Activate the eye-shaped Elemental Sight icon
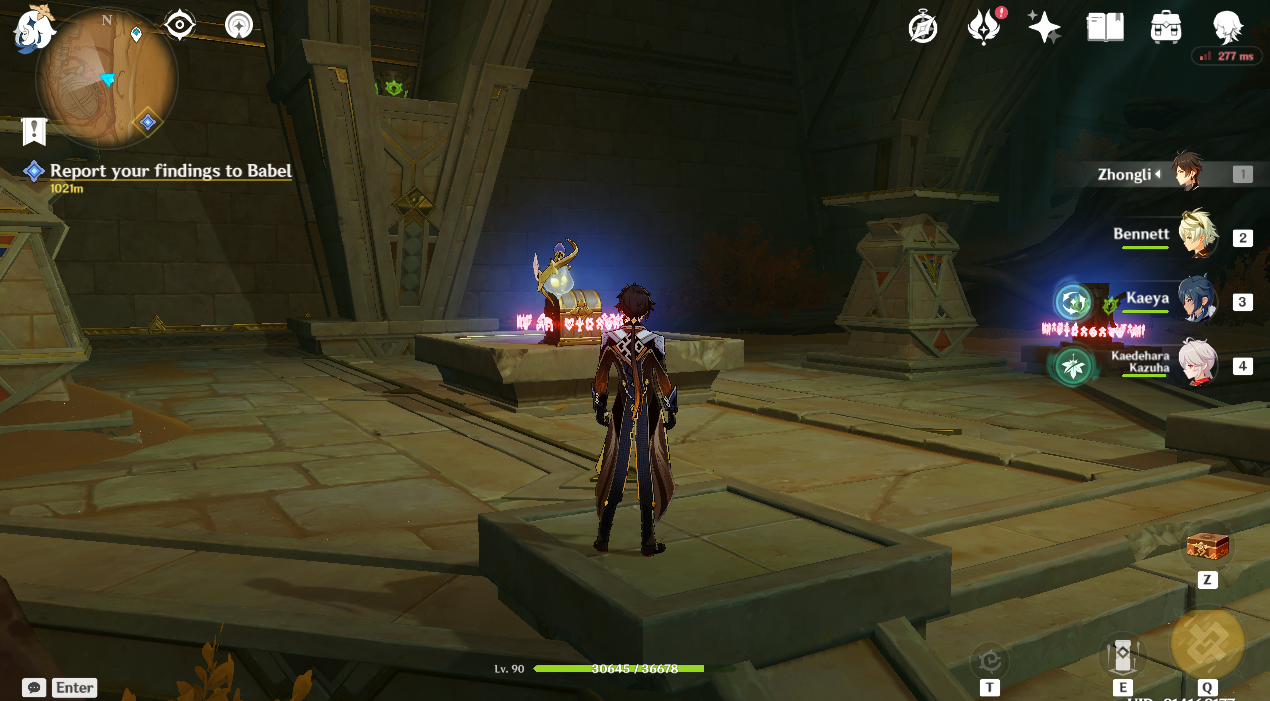The height and width of the screenshot is (701, 1270). 180,24
